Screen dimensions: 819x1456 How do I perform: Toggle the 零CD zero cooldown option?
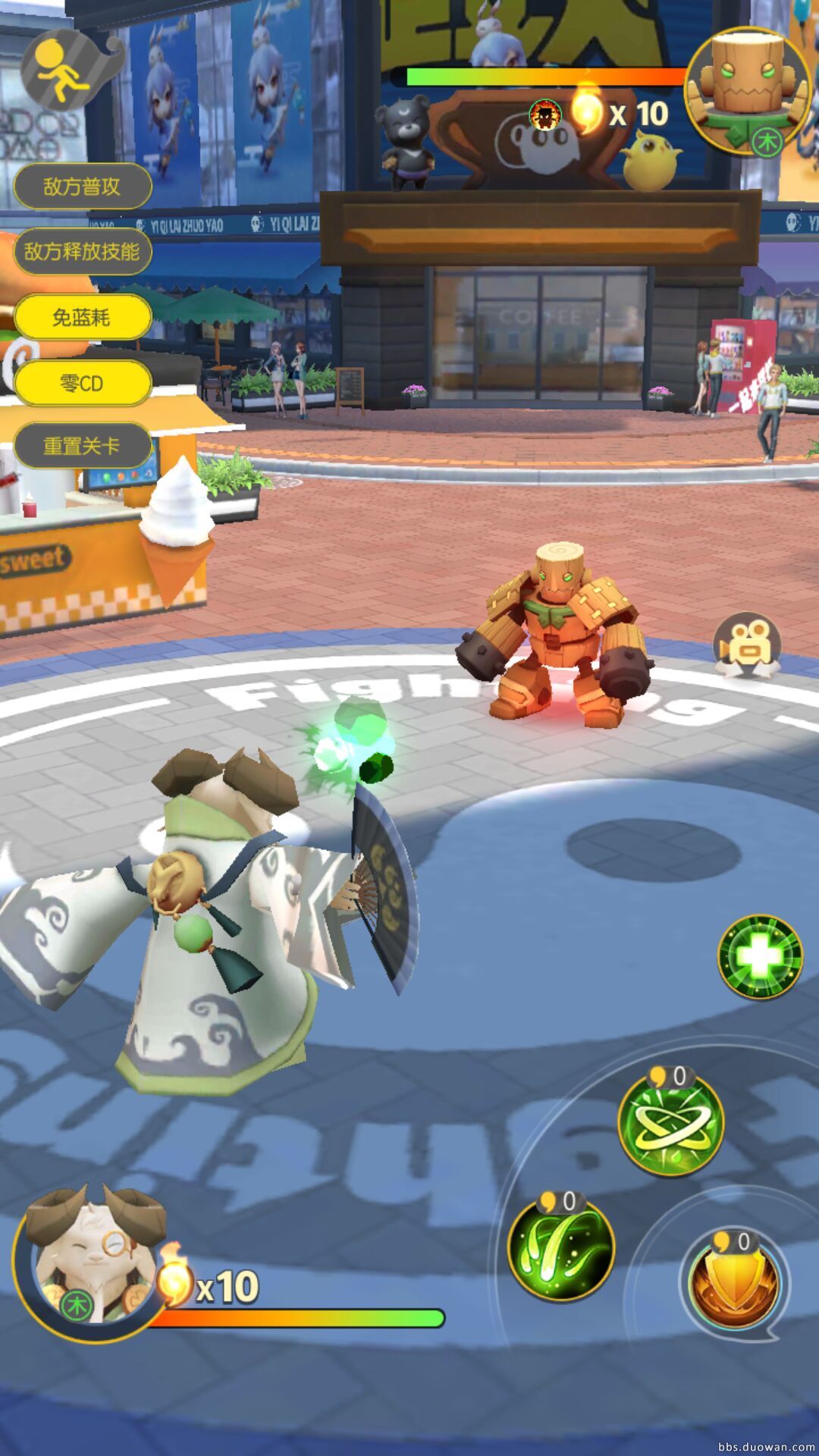coord(82,383)
